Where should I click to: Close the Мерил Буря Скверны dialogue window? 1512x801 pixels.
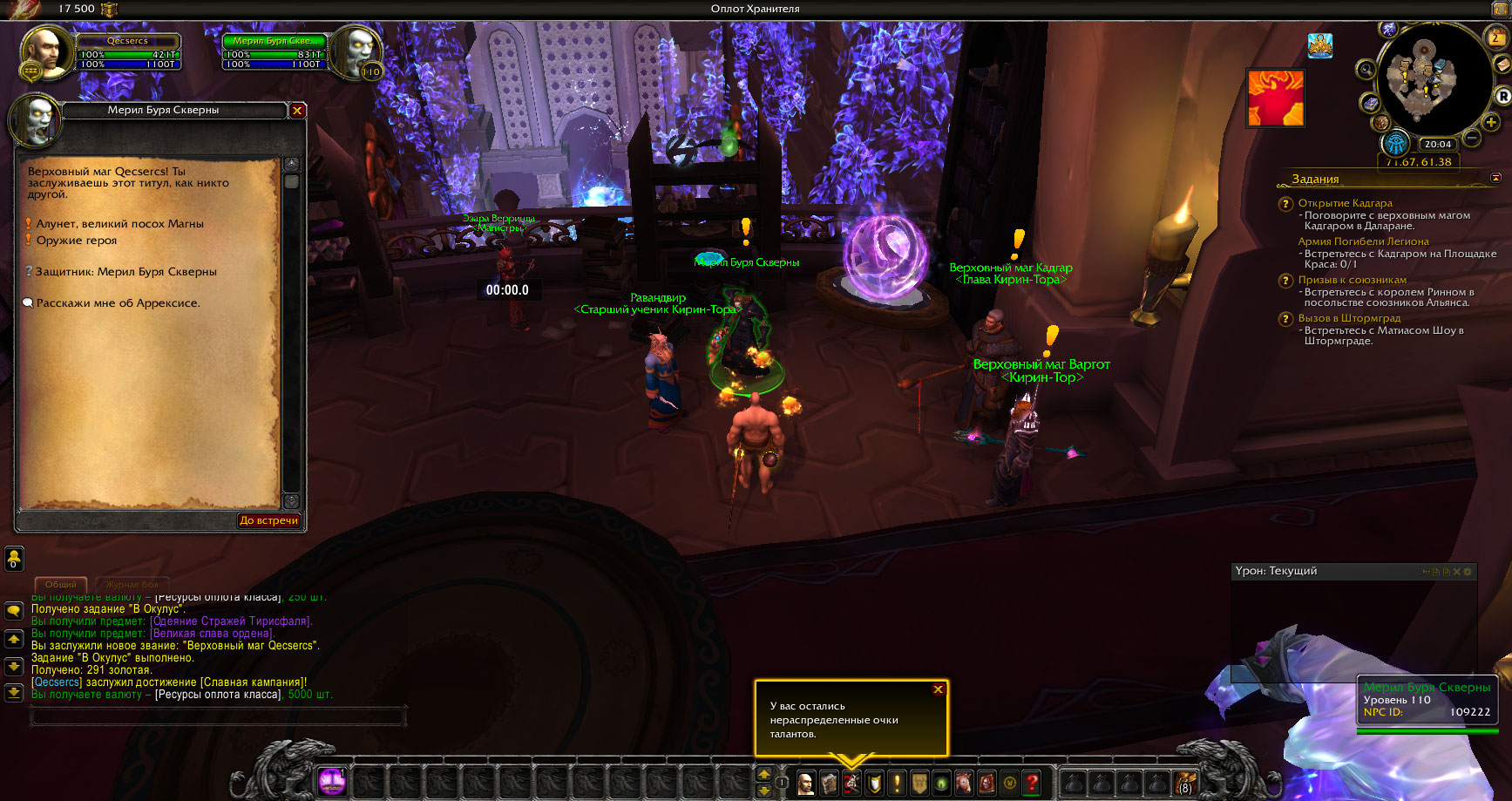[x=297, y=111]
